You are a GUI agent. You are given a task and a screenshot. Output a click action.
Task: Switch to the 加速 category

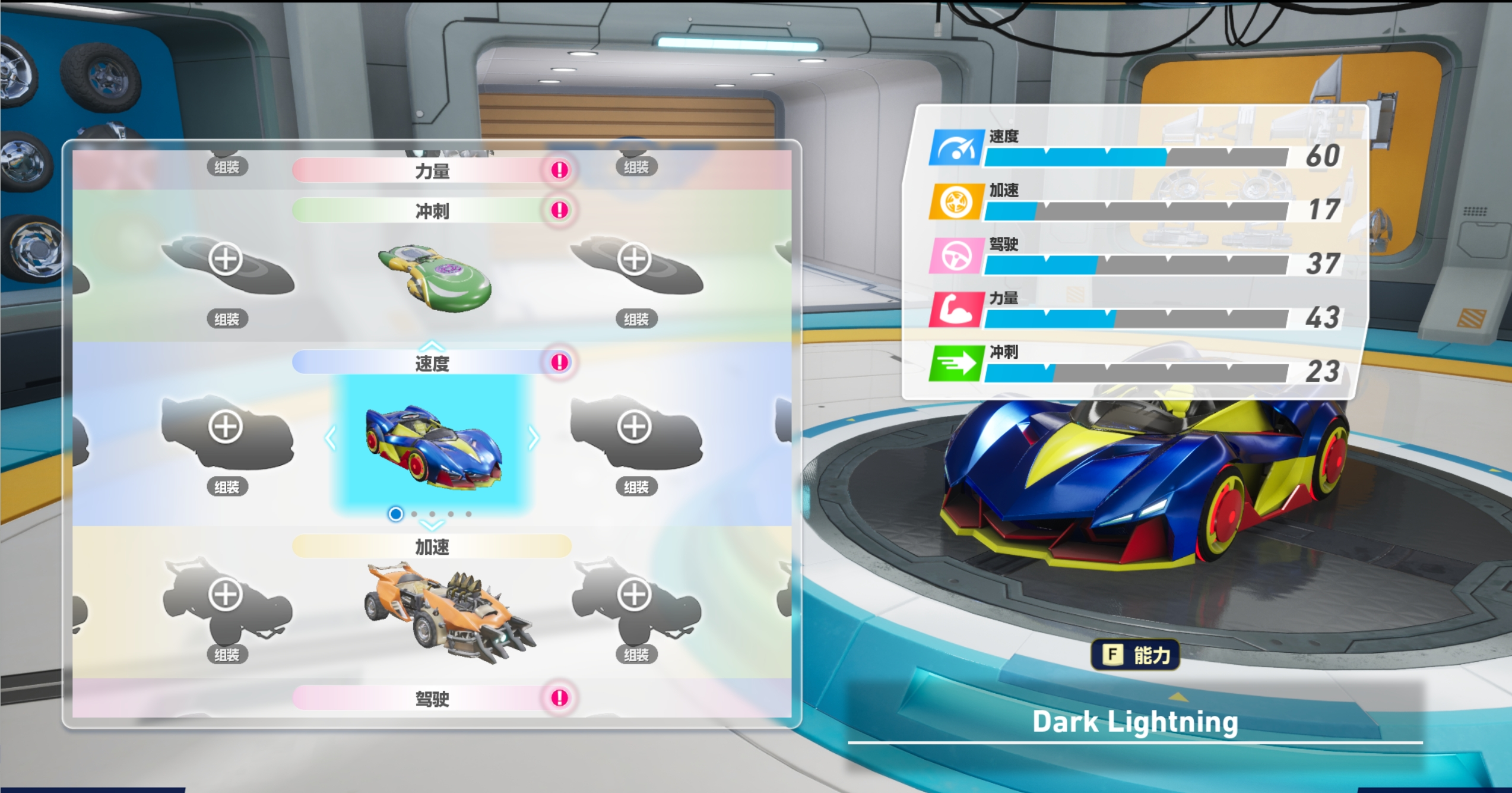[x=432, y=546]
